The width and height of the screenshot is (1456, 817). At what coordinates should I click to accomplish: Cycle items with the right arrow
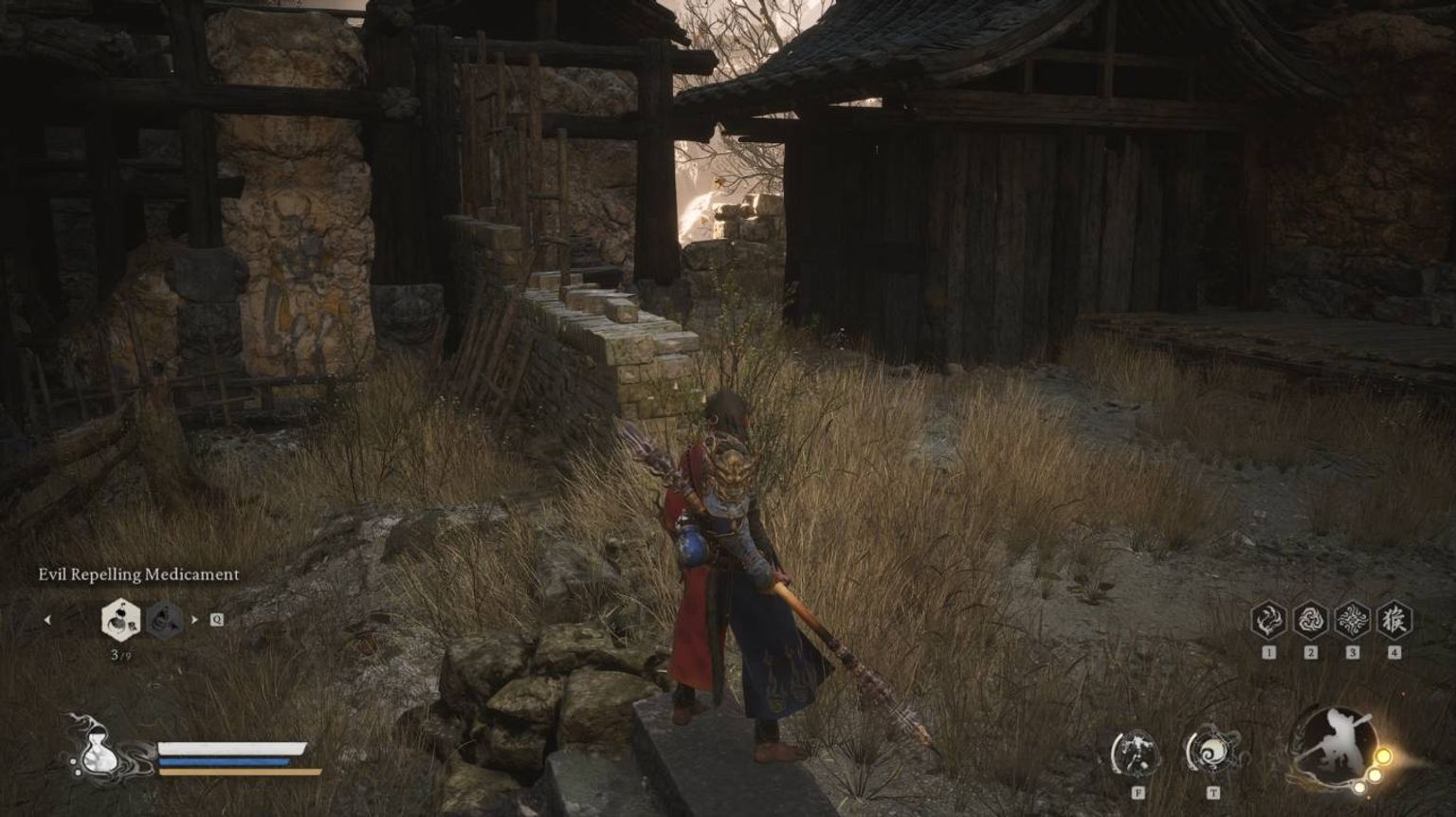pos(195,620)
